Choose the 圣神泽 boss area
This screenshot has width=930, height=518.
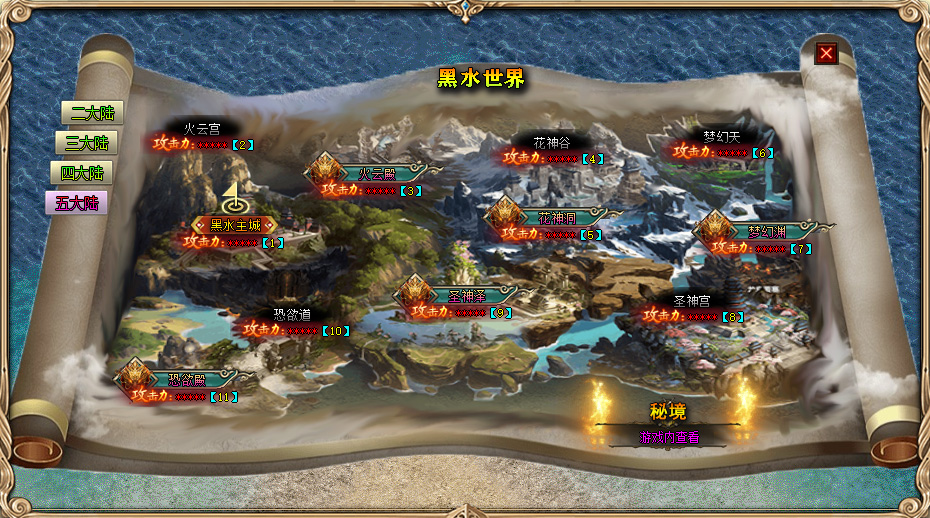pyautogui.click(x=466, y=296)
